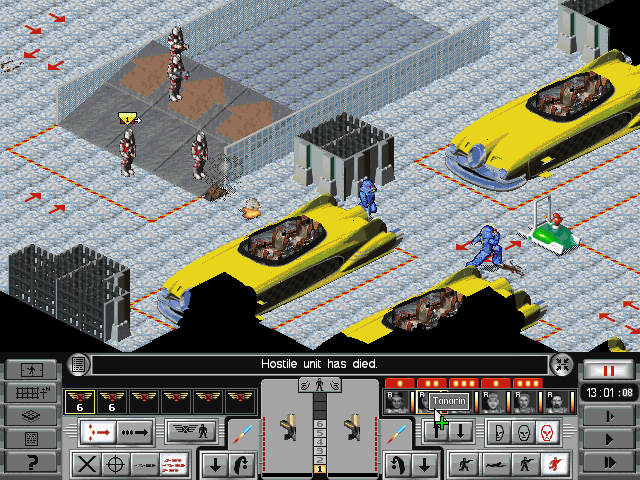Click the center-on-event zoom button
The width and height of the screenshot is (640, 480).
(x=563, y=365)
